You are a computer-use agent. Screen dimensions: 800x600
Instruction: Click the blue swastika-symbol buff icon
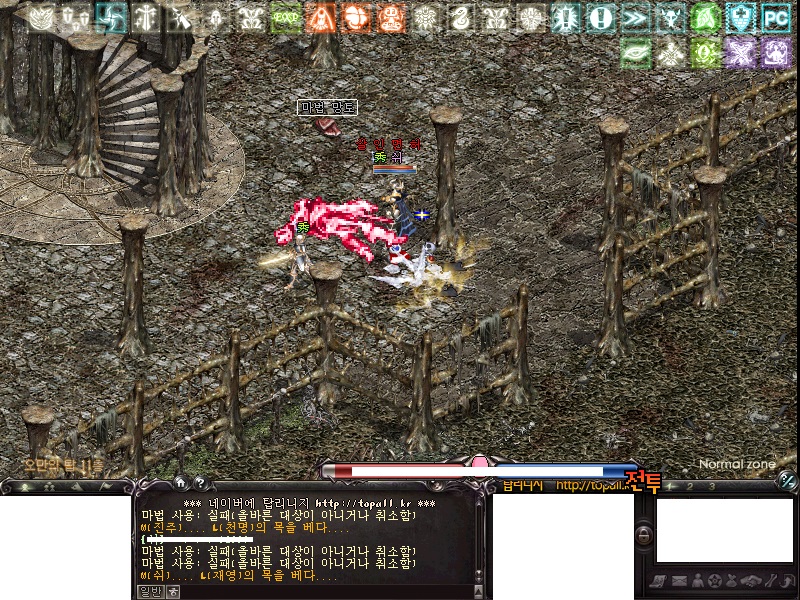coord(111,17)
